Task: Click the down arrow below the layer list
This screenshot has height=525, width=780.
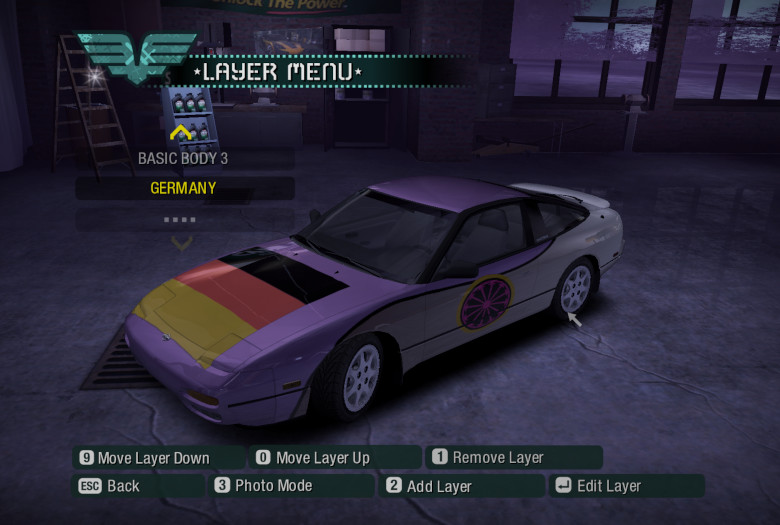Action: point(181,242)
